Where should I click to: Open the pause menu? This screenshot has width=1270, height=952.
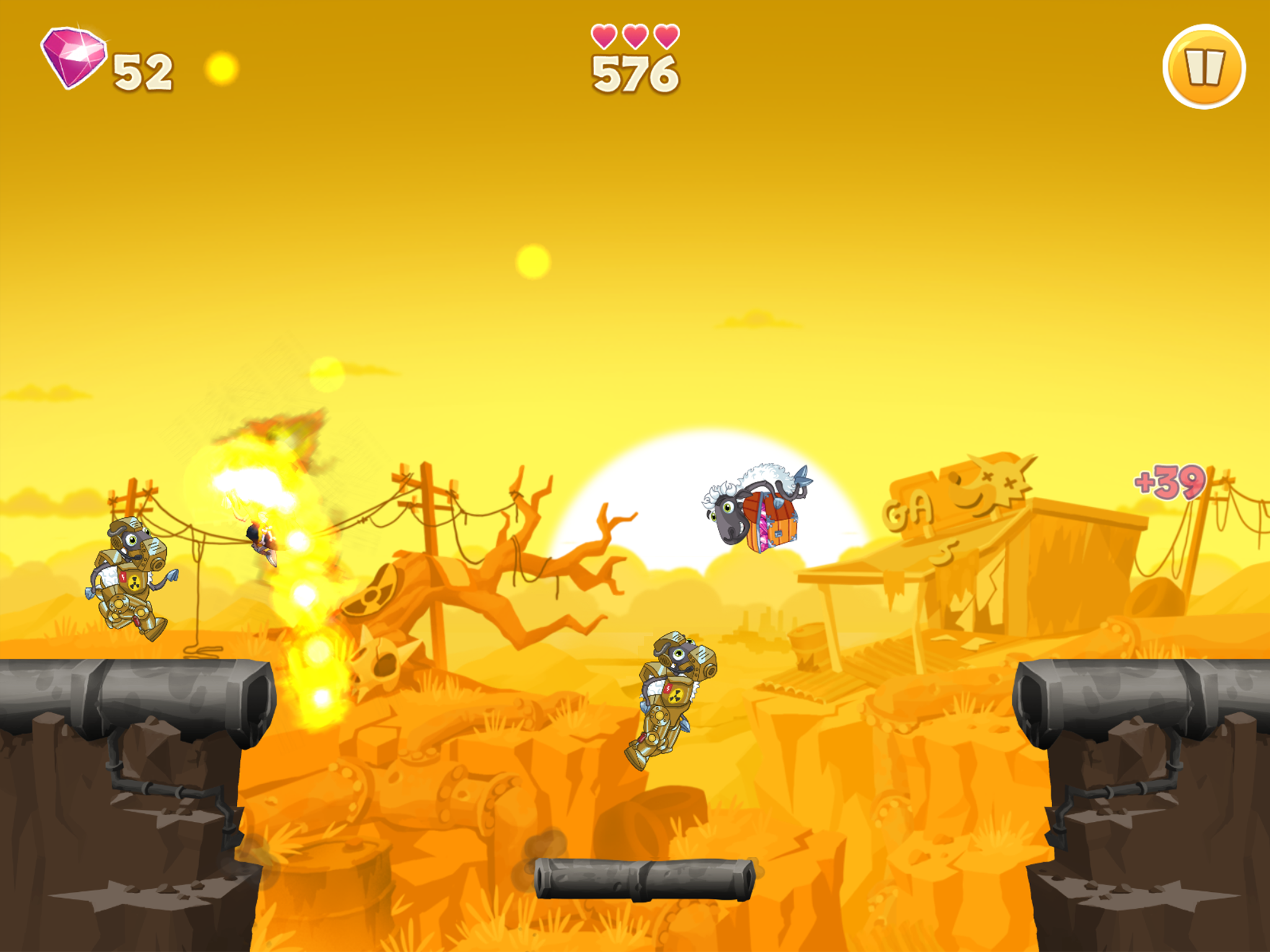pos(1206,66)
